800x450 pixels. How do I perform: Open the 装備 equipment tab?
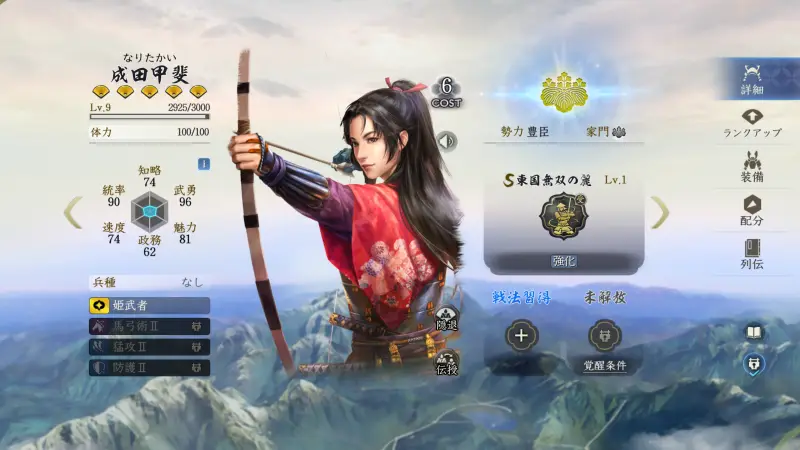pyautogui.click(x=753, y=167)
